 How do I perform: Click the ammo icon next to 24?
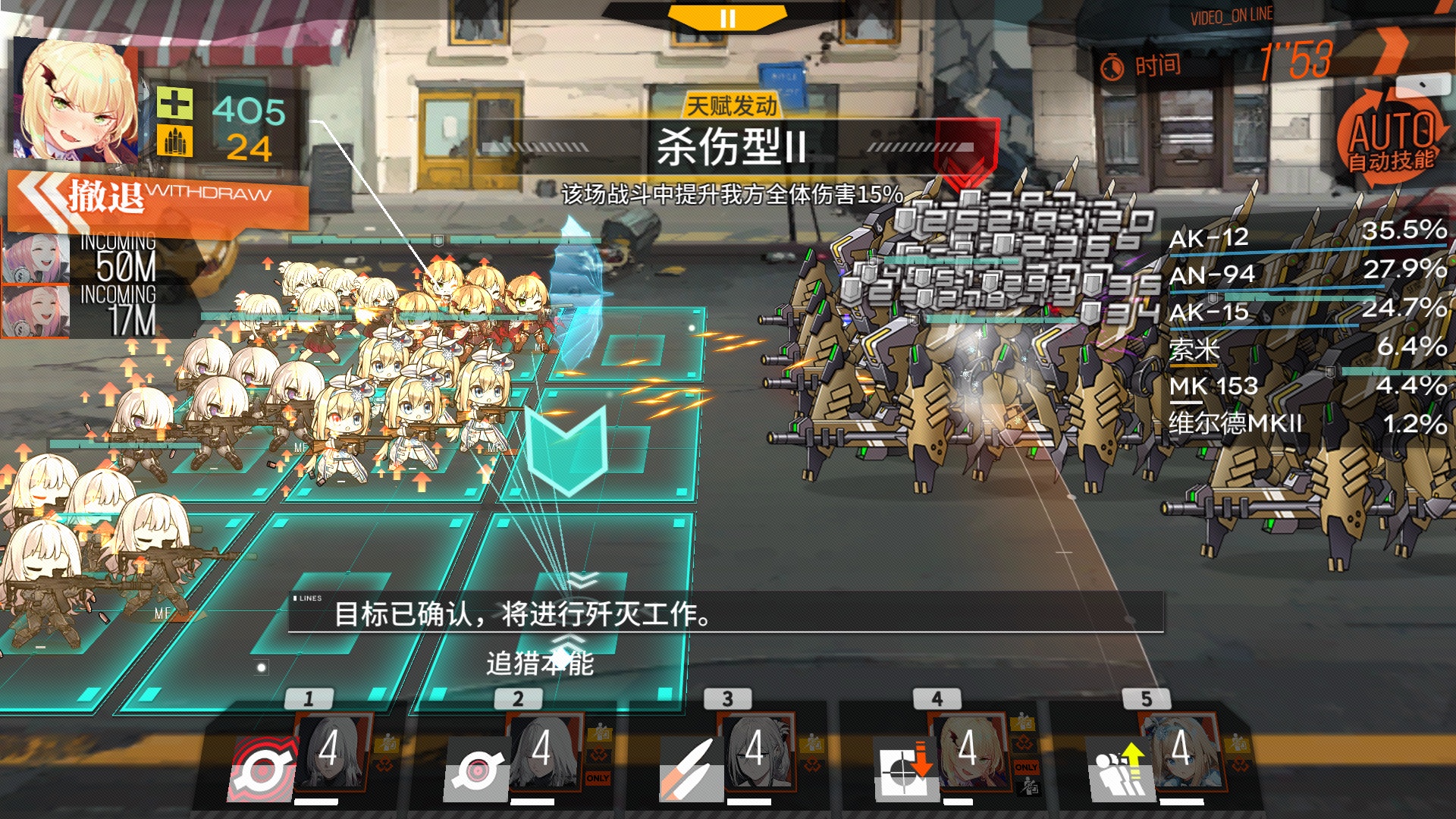click(175, 141)
